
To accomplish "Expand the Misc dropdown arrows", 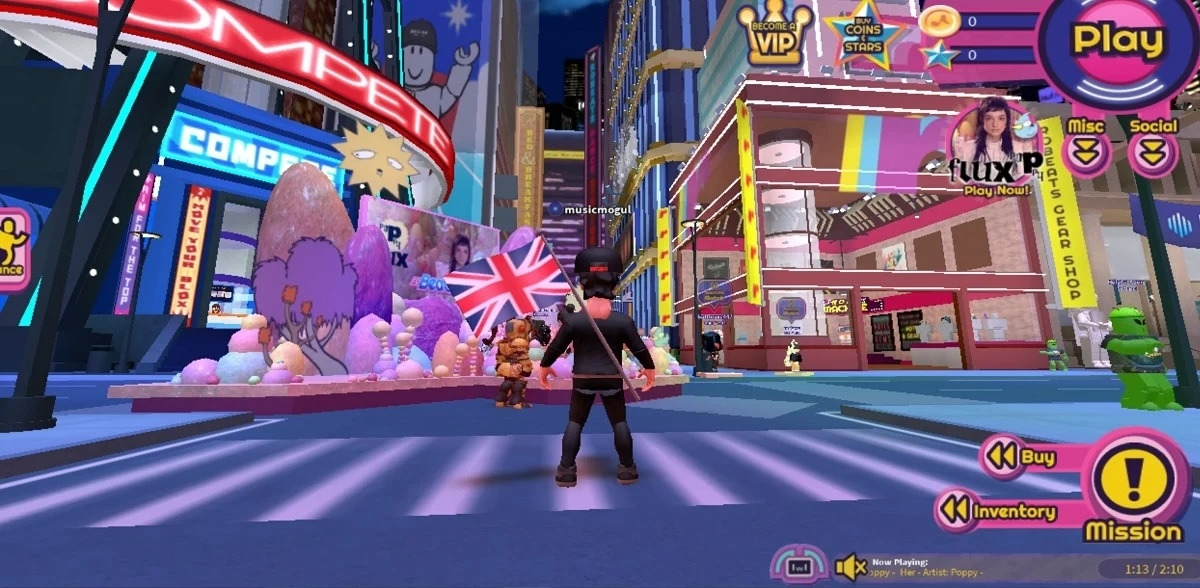I will [1086, 153].
